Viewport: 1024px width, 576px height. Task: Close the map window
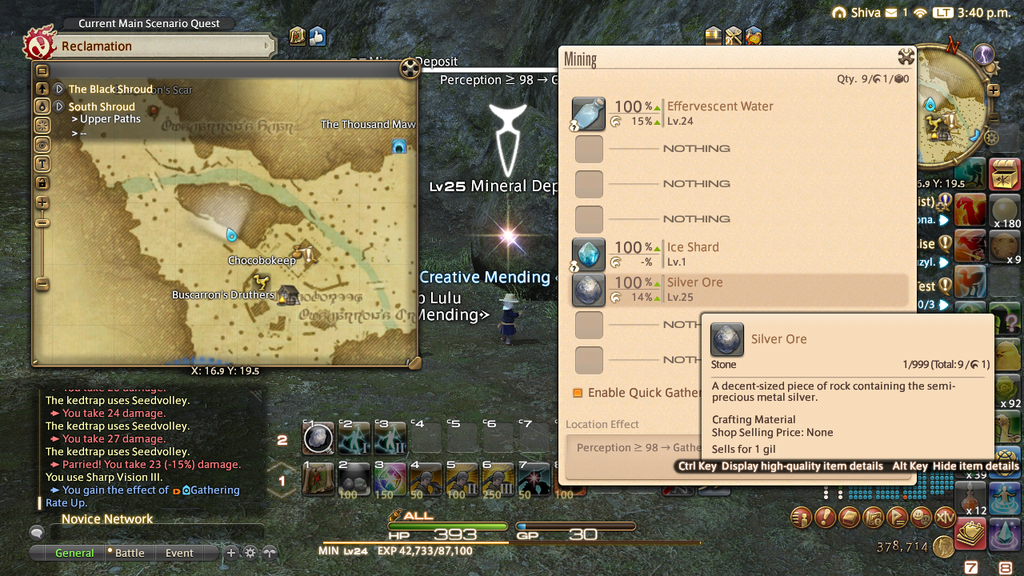point(408,68)
